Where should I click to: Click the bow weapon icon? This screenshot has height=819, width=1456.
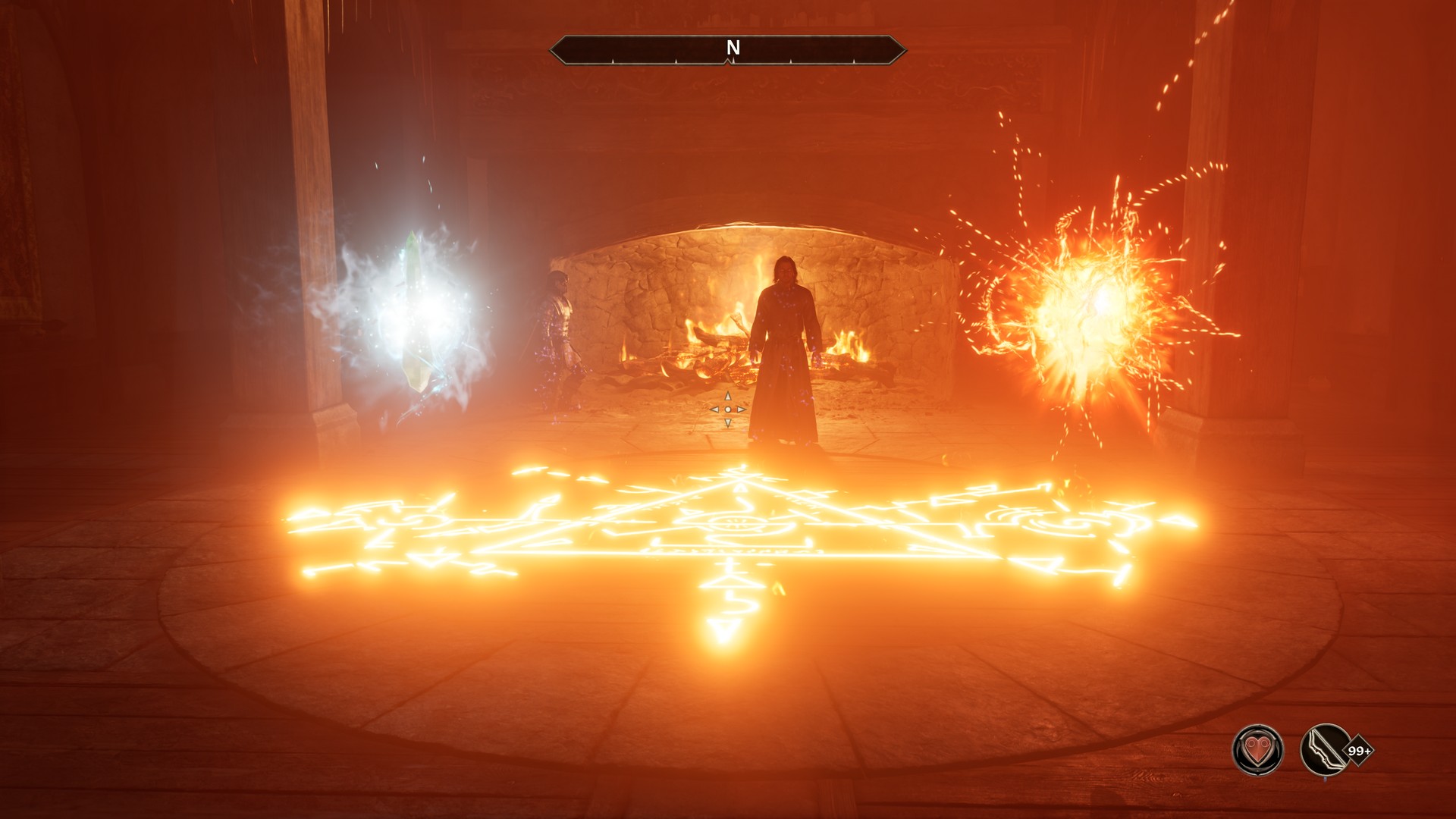click(1325, 751)
